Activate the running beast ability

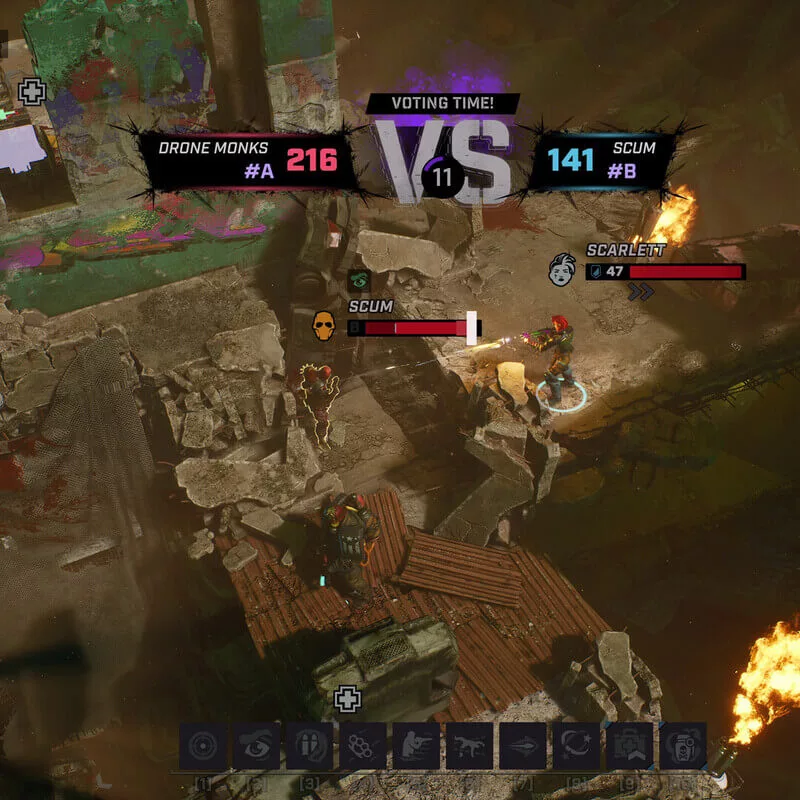469,746
